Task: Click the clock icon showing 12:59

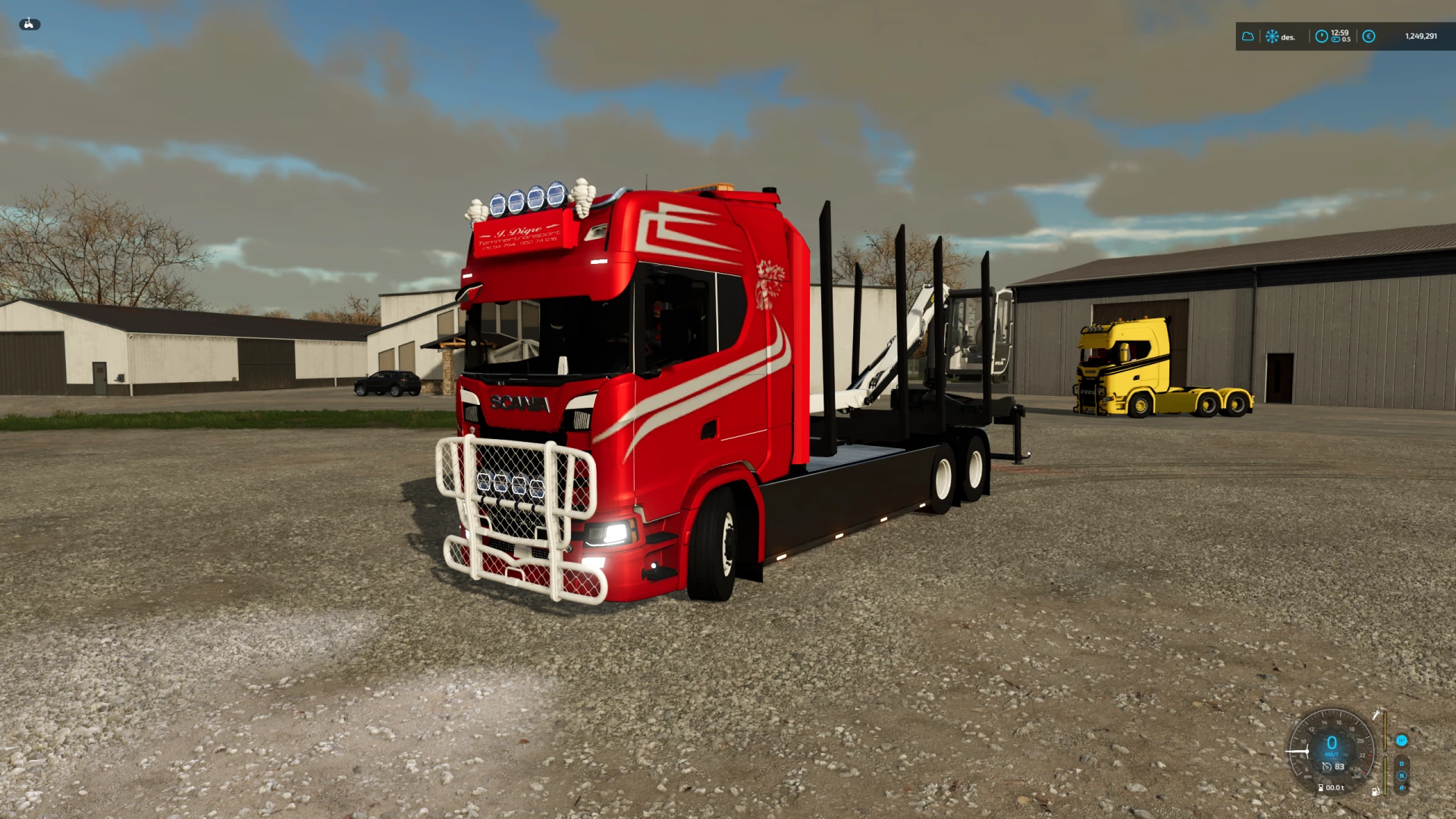Action: pos(1322,36)
